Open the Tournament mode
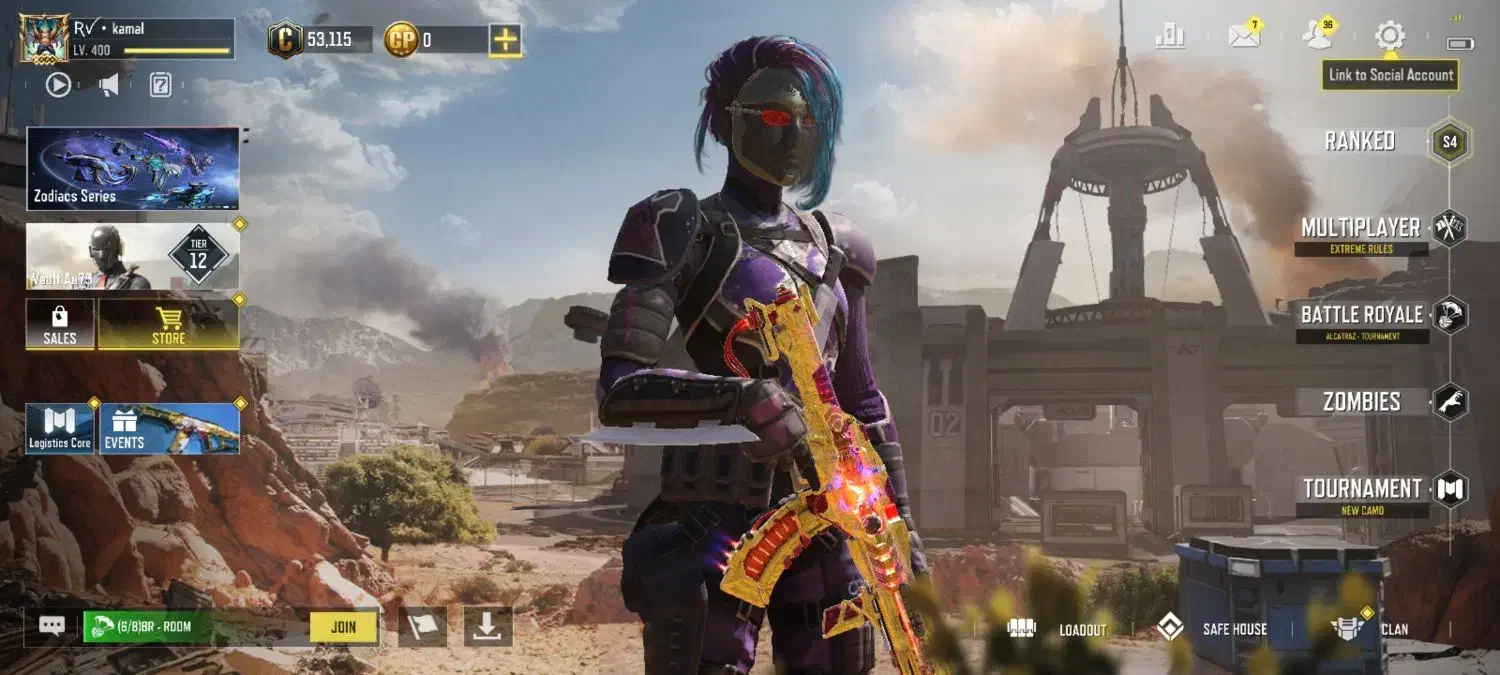The width and height of the screenshot is (1500, 675). pos(1361,489)
